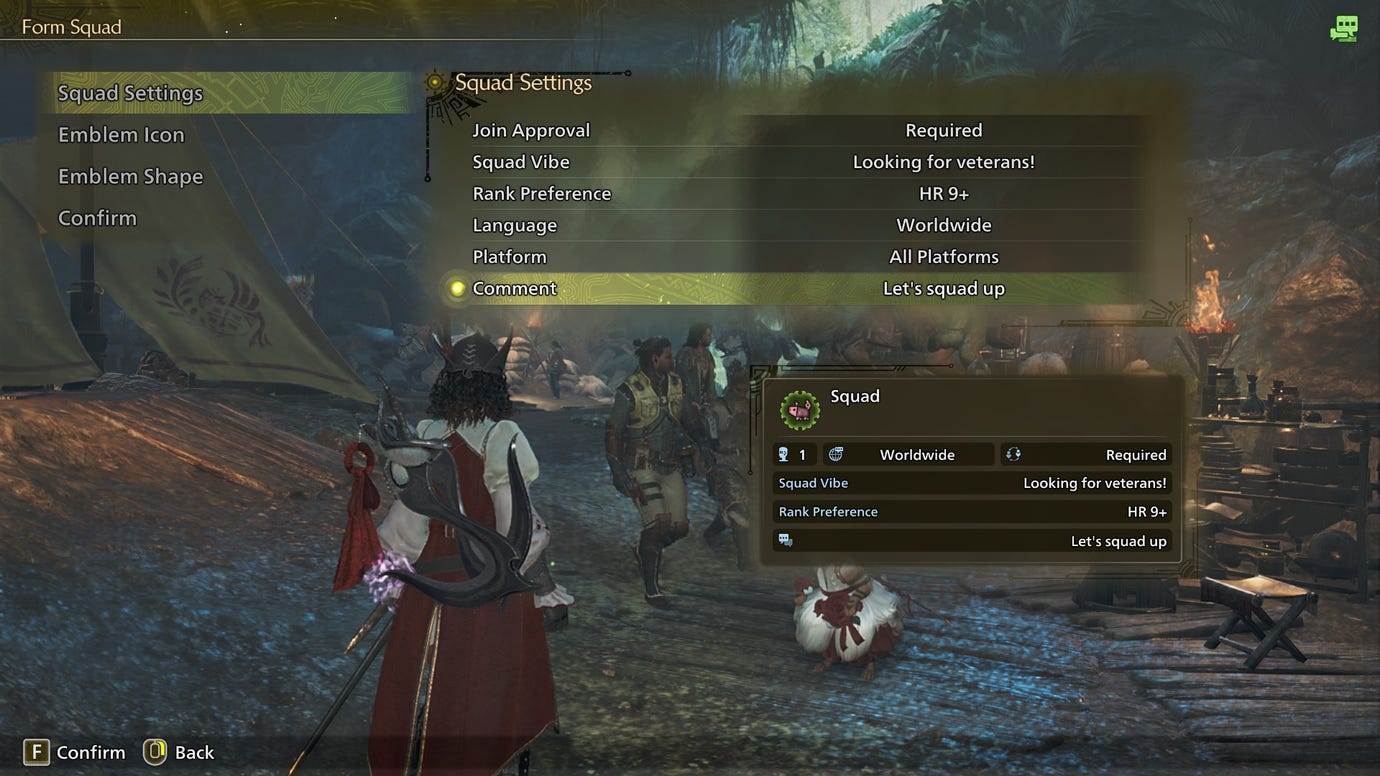Click the emblem icon beside Squad Settings title
This screenshot has height=776, width=1380.
(436, 82)
